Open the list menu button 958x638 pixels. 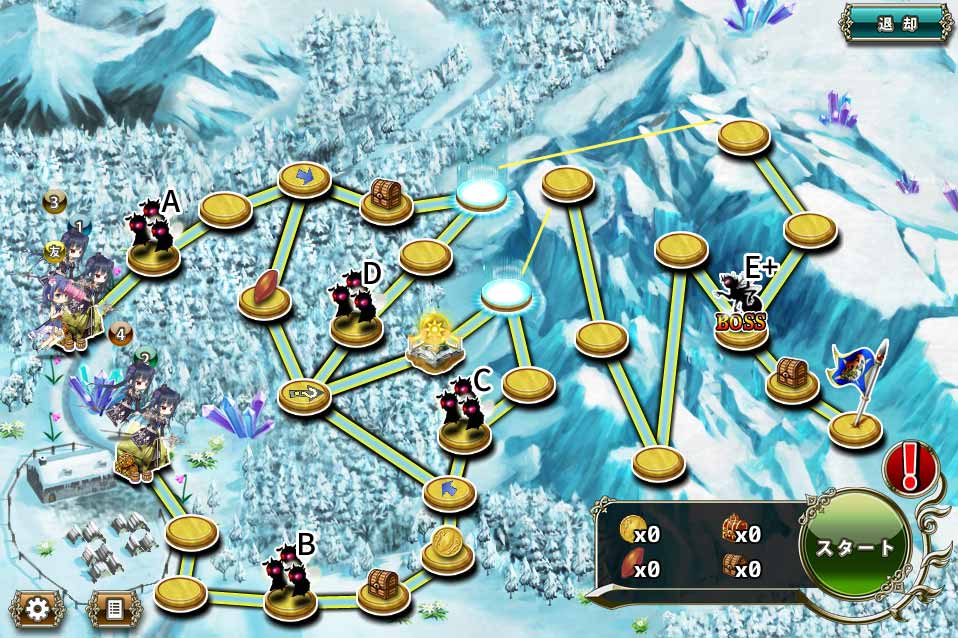pyautogui.click(x=111, y=608)
